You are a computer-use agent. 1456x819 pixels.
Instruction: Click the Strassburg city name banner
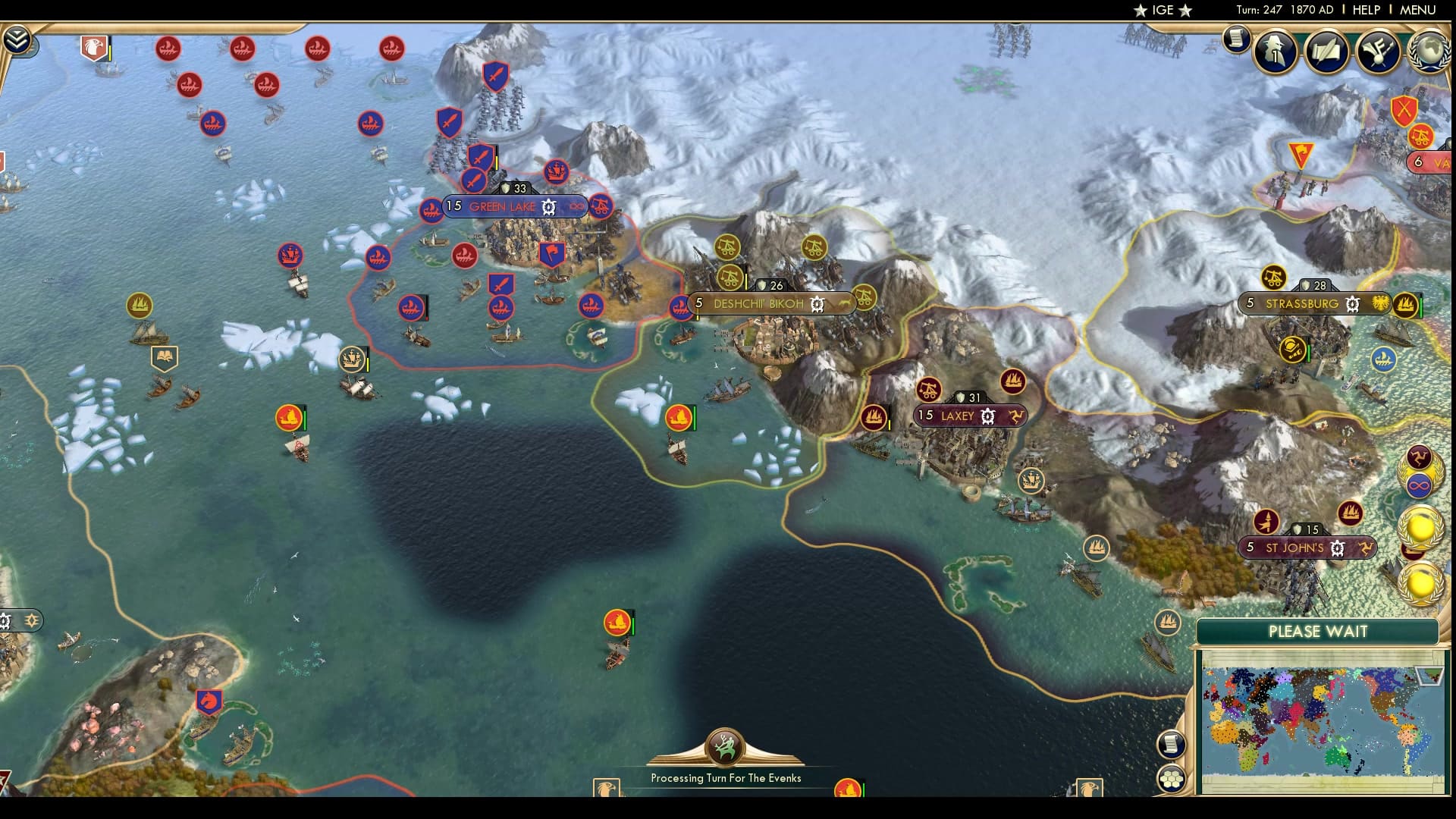[x=1301, y=304]
